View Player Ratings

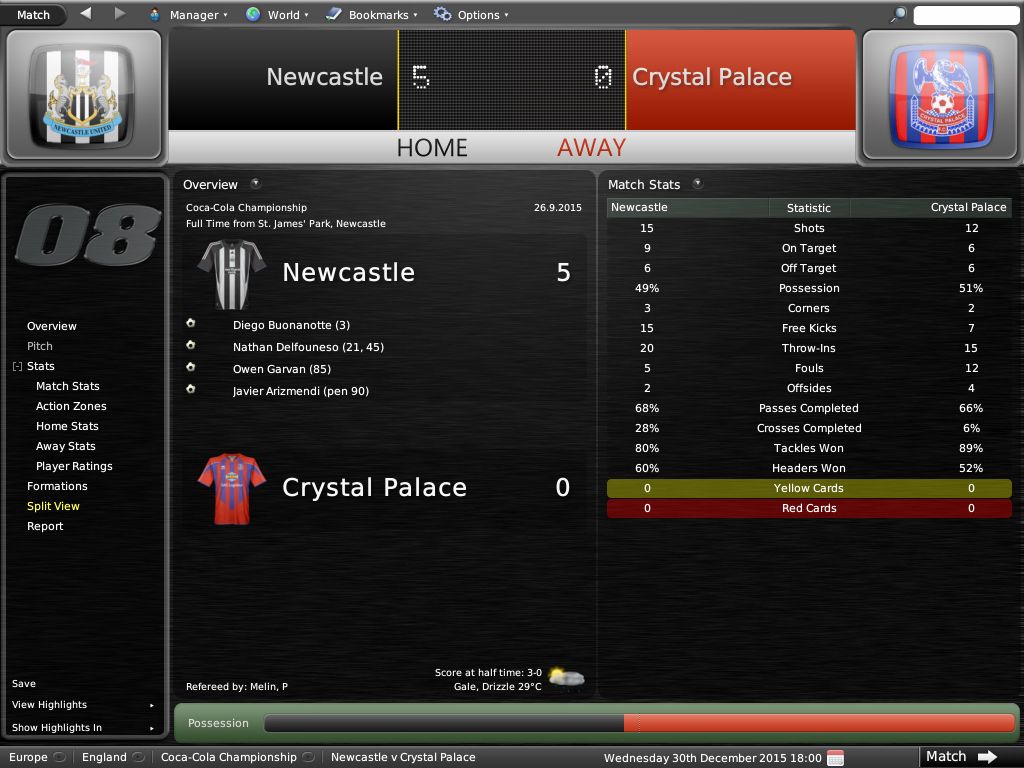pos(74,466)
